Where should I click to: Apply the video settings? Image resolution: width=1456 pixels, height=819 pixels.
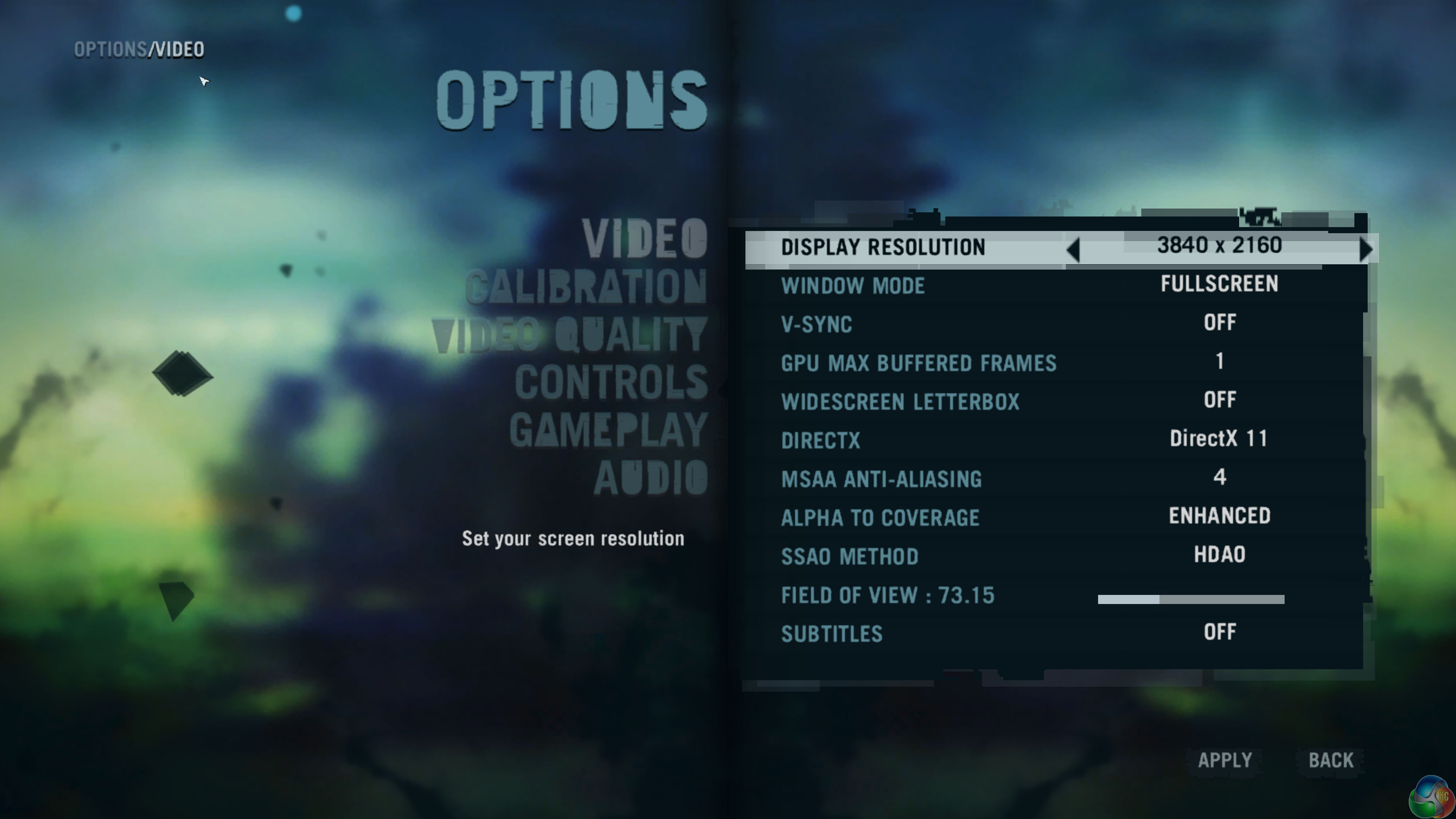coord(1225,760)
